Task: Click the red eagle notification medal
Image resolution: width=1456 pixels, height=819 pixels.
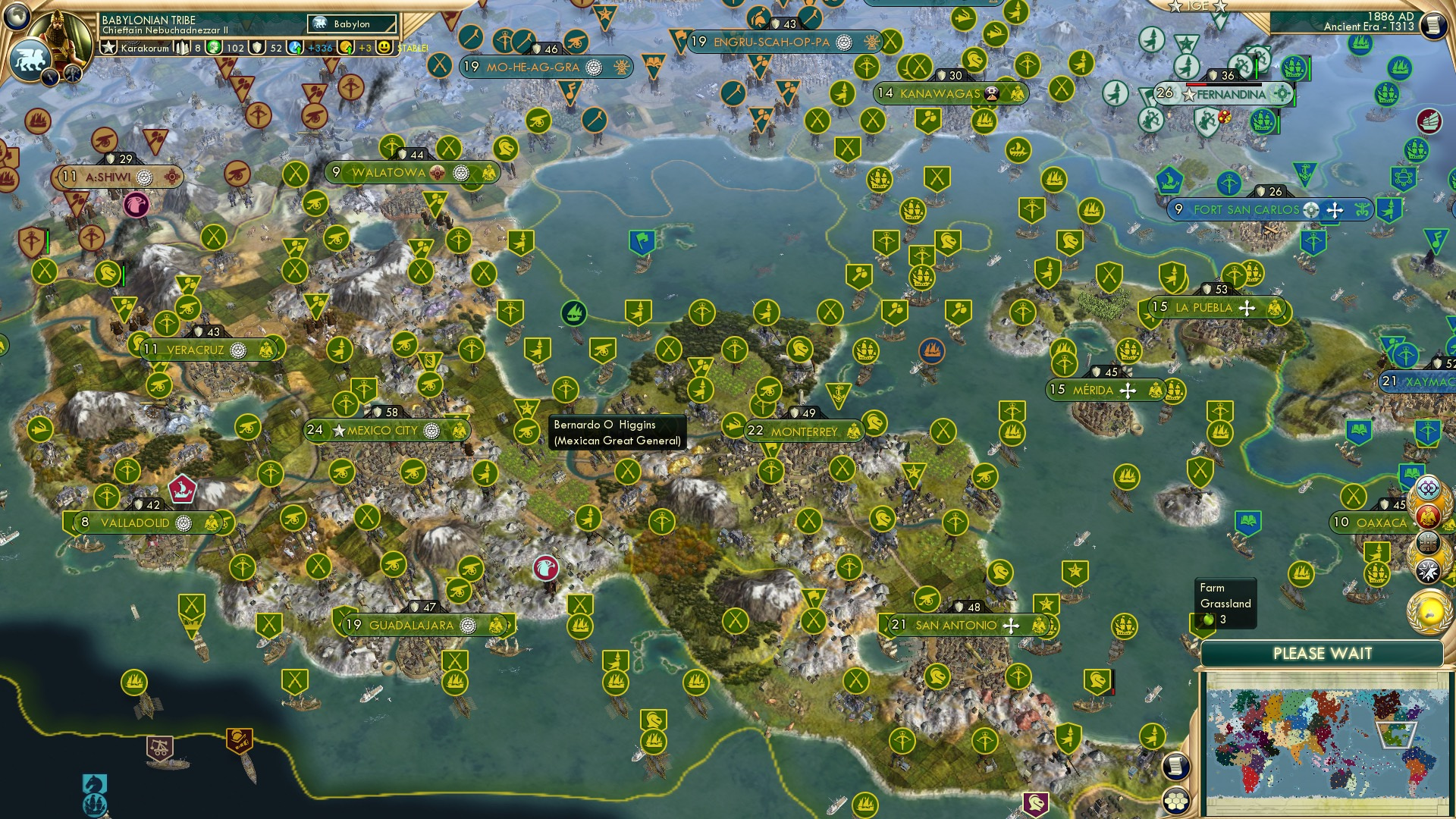Action: click(x=1427, y=516)
